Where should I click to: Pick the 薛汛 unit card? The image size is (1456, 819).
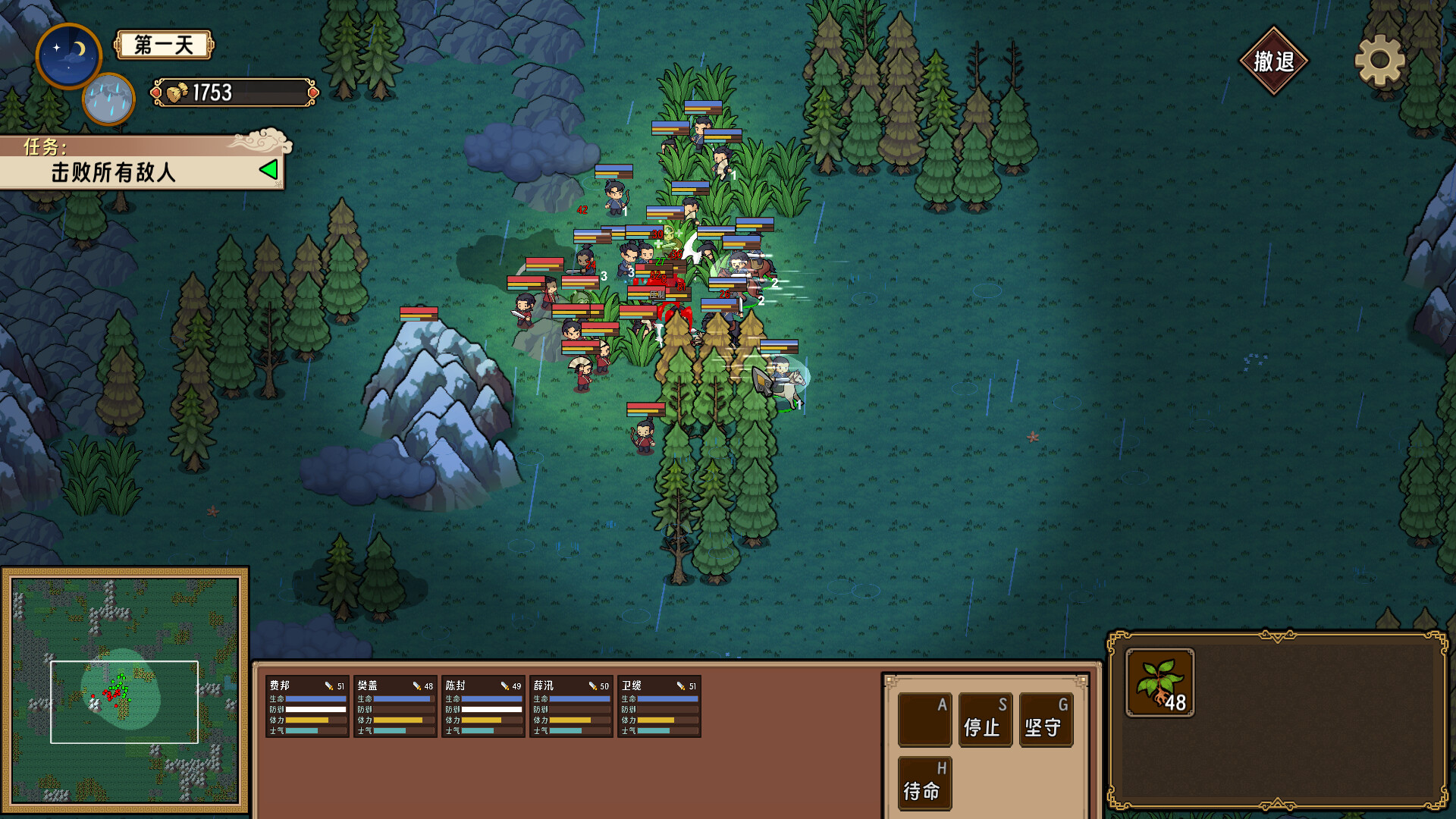pyautogui.click(x=571, y=707)
